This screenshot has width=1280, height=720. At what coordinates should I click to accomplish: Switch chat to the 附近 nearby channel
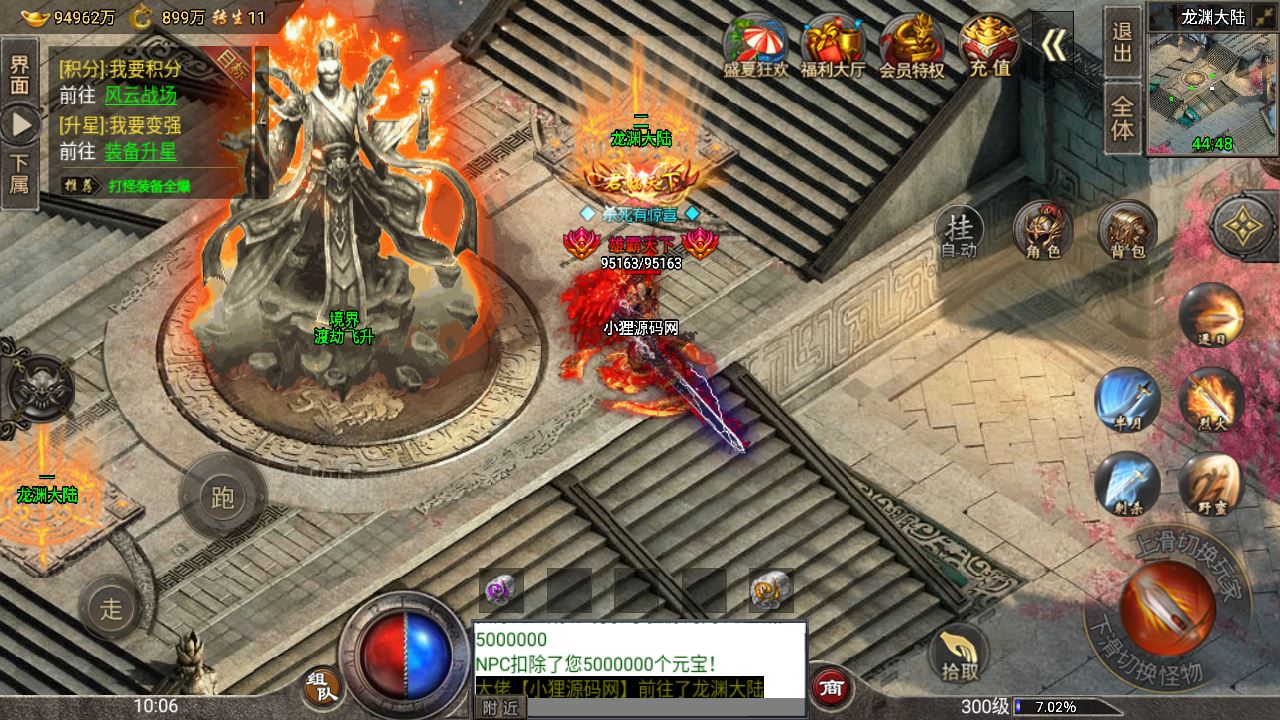499,708
